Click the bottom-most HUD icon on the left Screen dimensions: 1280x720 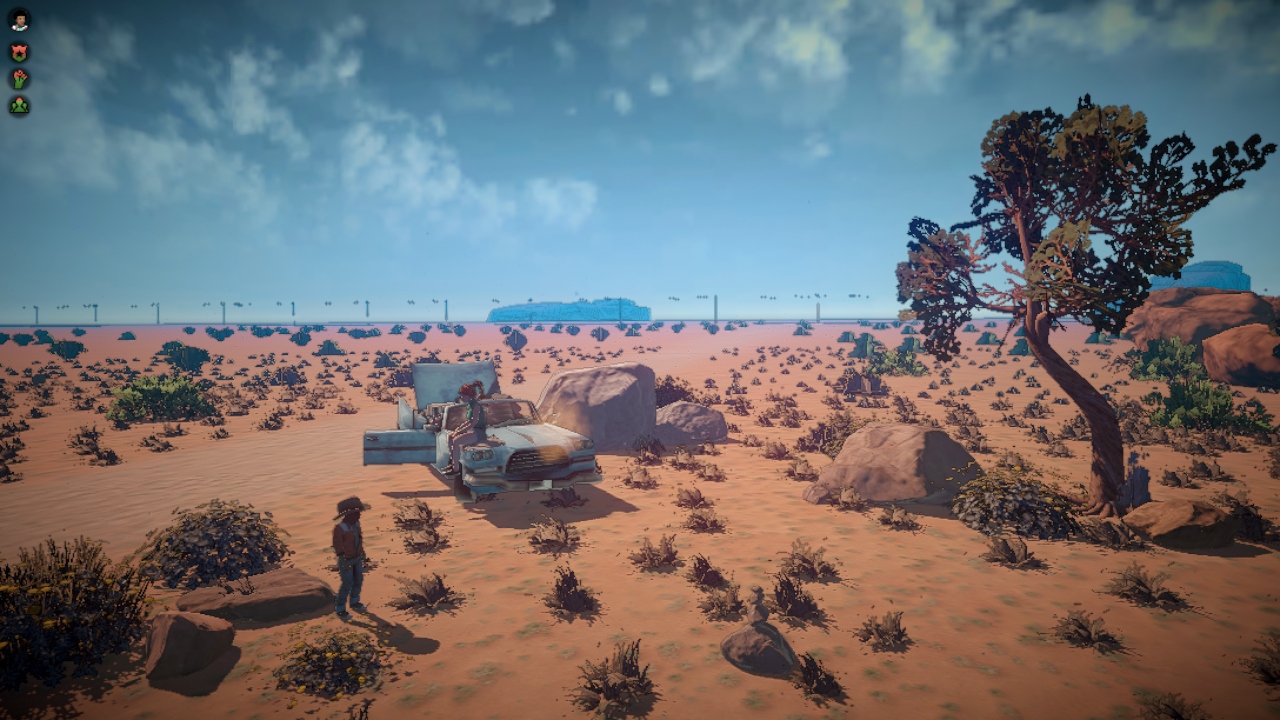(x=19, y=104)
